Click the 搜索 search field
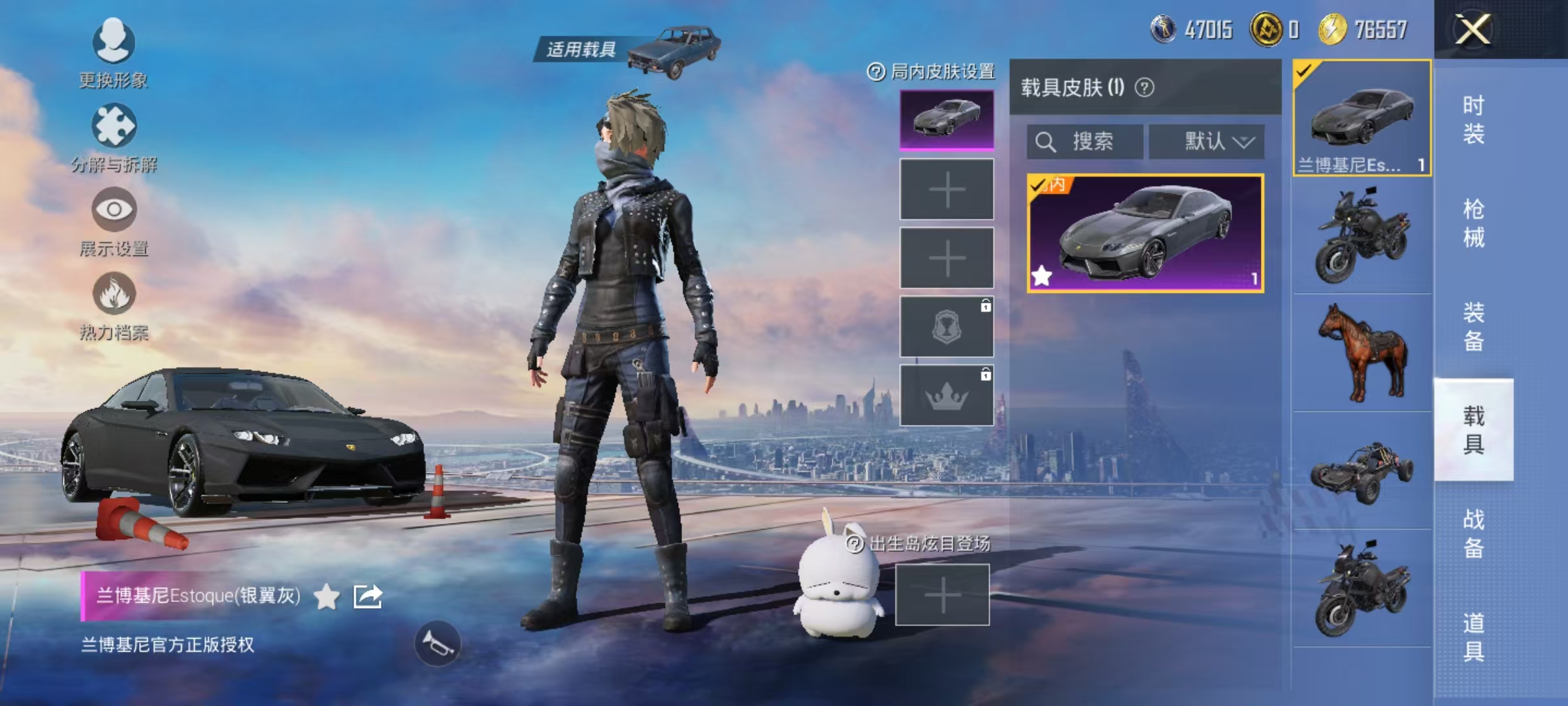This screenshot has height=706, width=1568. [x=1085, y=141]
